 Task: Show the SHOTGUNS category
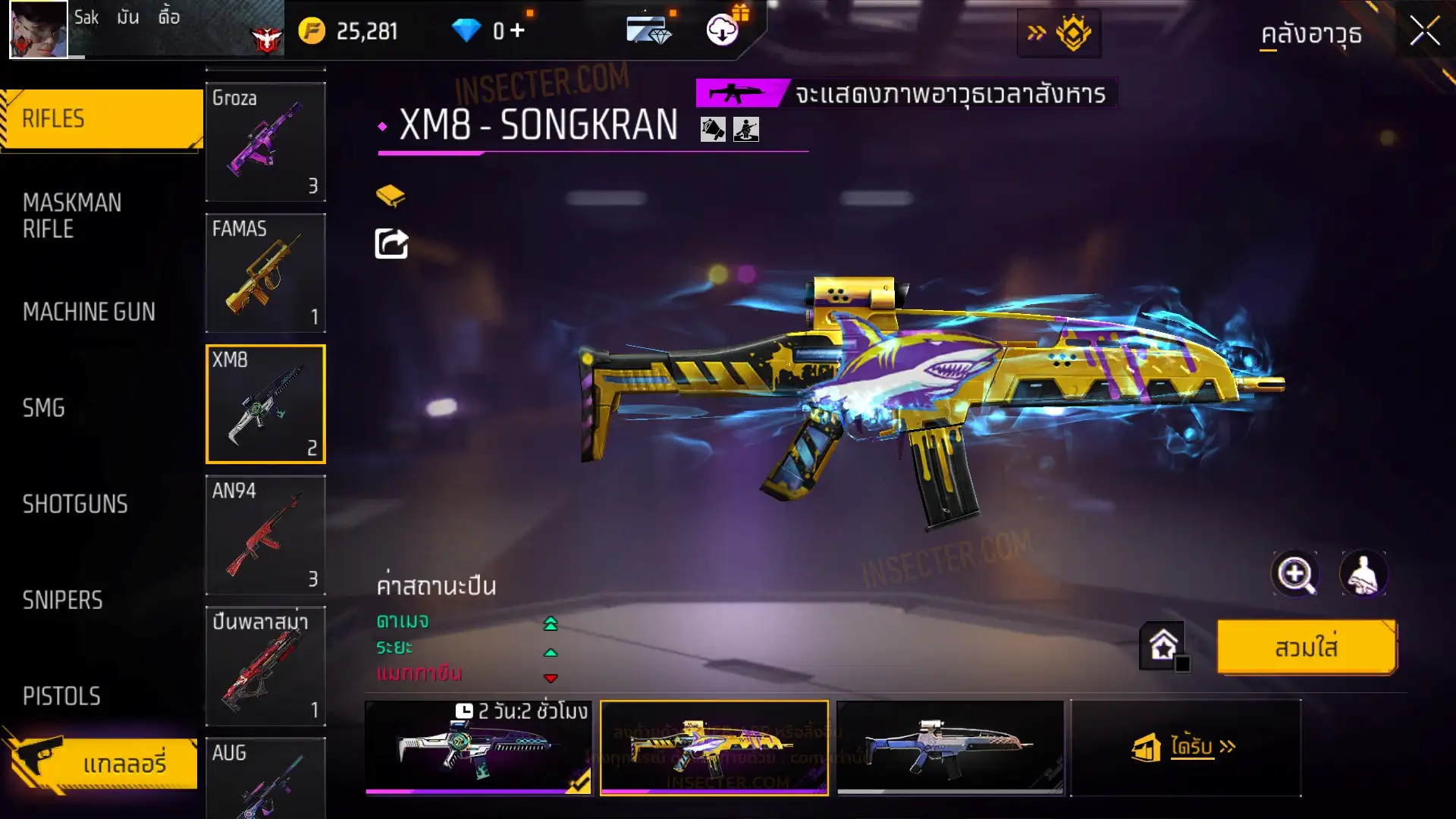coord(75,504)
